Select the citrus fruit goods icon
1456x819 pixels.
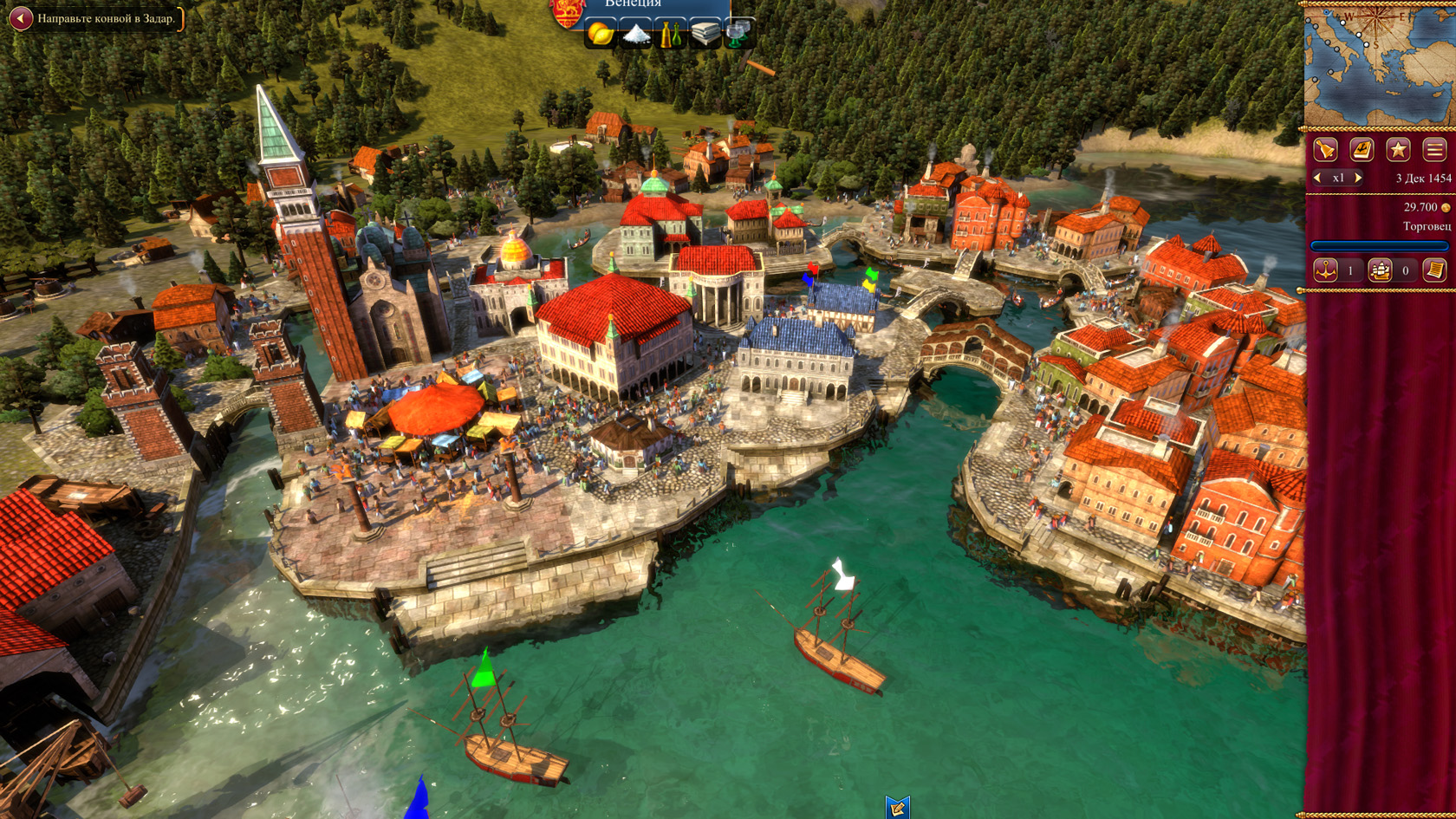point(600,34)
